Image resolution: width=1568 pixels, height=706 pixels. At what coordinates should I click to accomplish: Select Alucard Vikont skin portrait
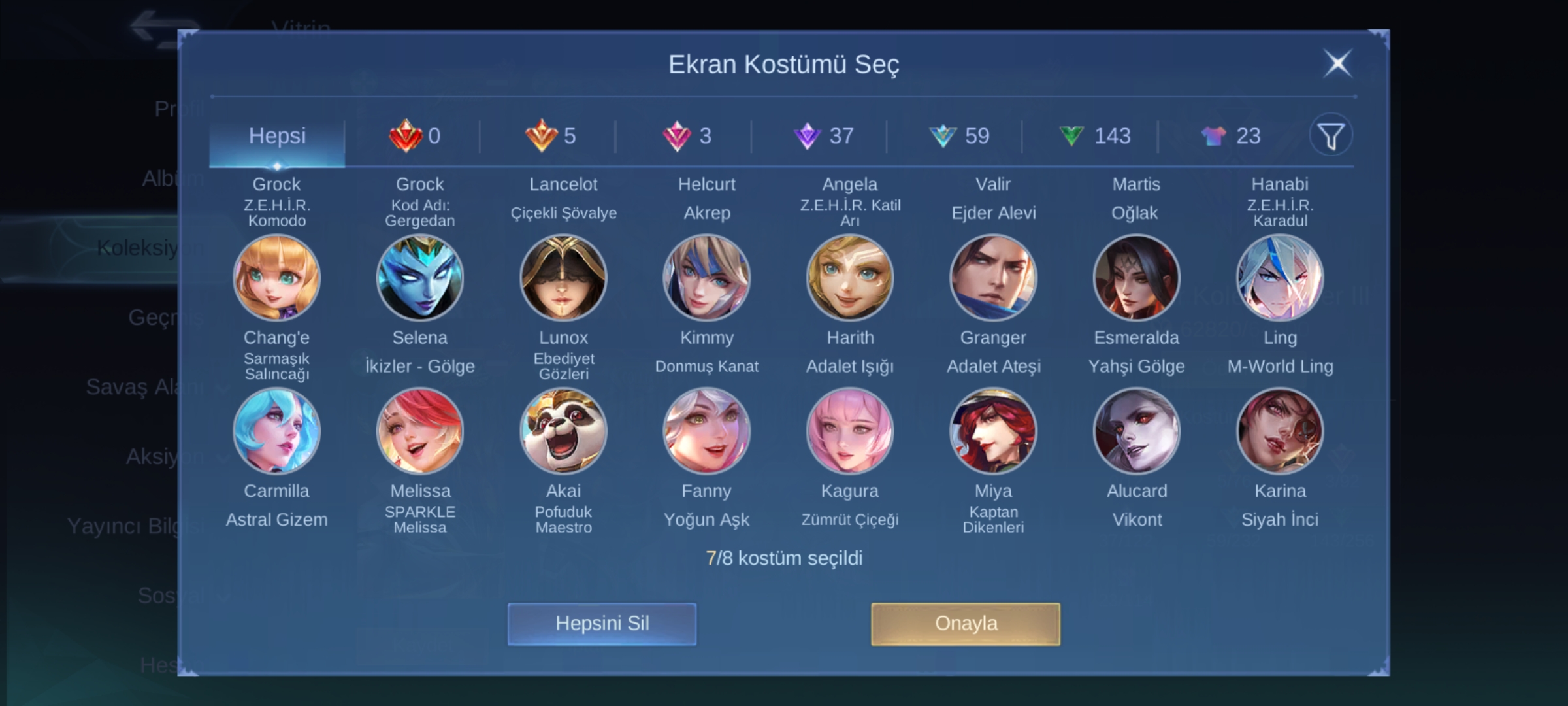click(1137, 431)
